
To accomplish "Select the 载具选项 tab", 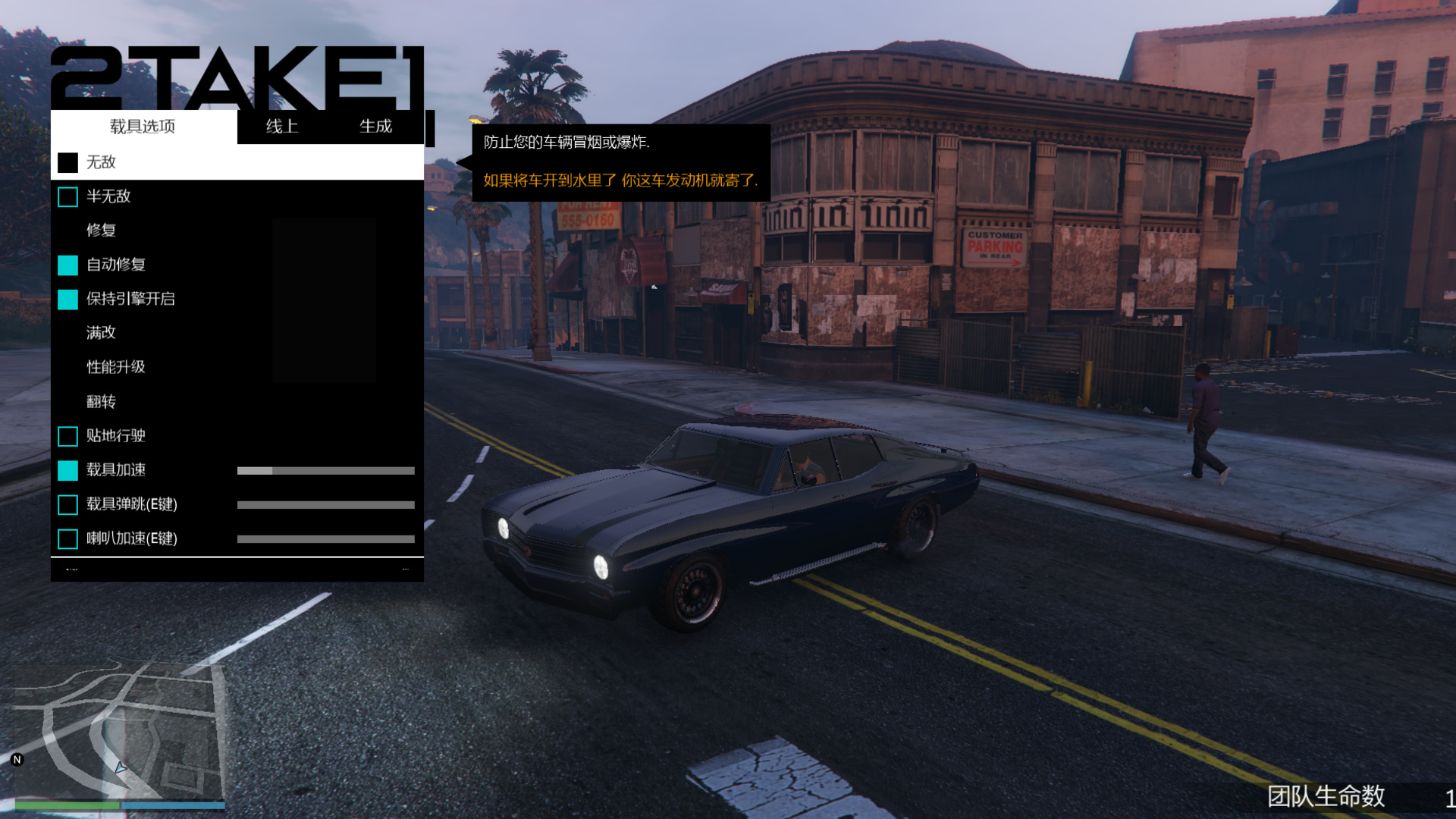I will [x=143, y=127].
